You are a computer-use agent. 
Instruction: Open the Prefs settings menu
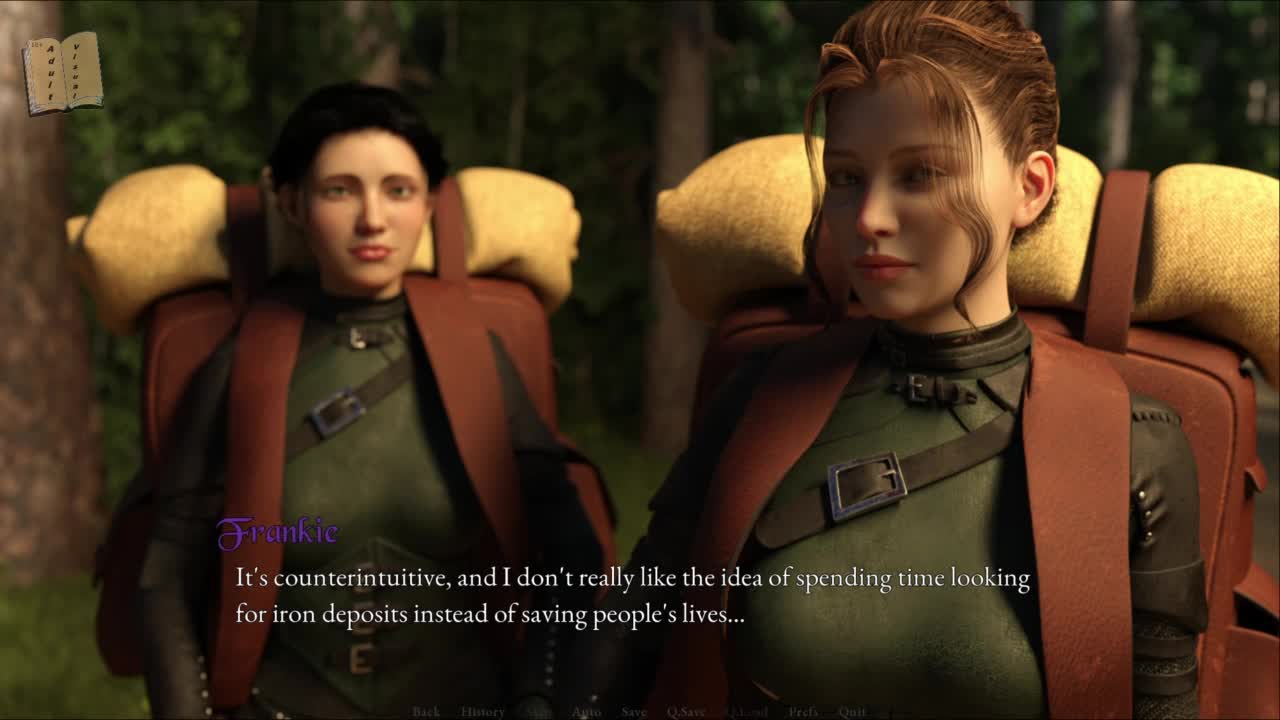click(x=803, y=712)
